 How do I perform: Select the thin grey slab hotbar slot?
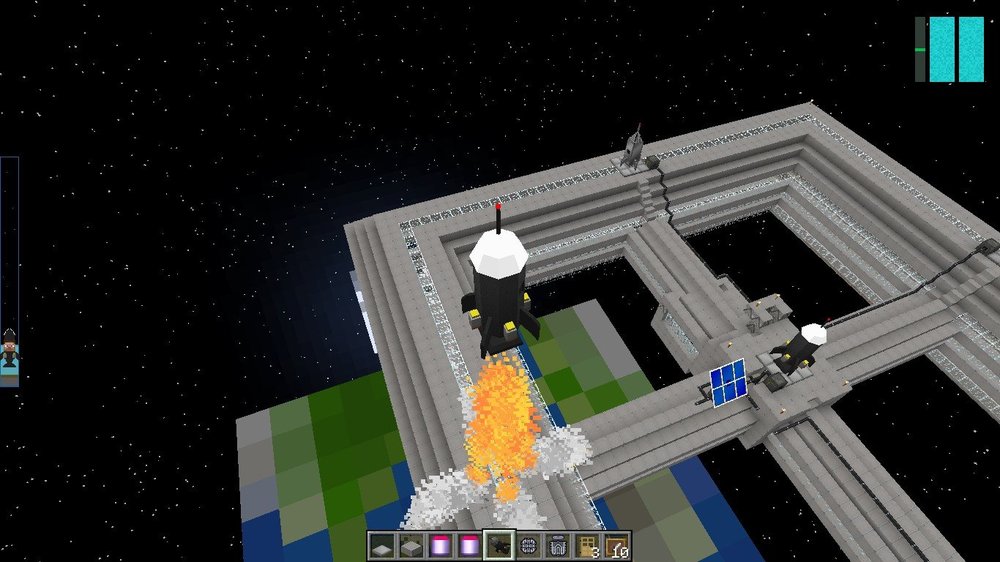click(382, 546)
